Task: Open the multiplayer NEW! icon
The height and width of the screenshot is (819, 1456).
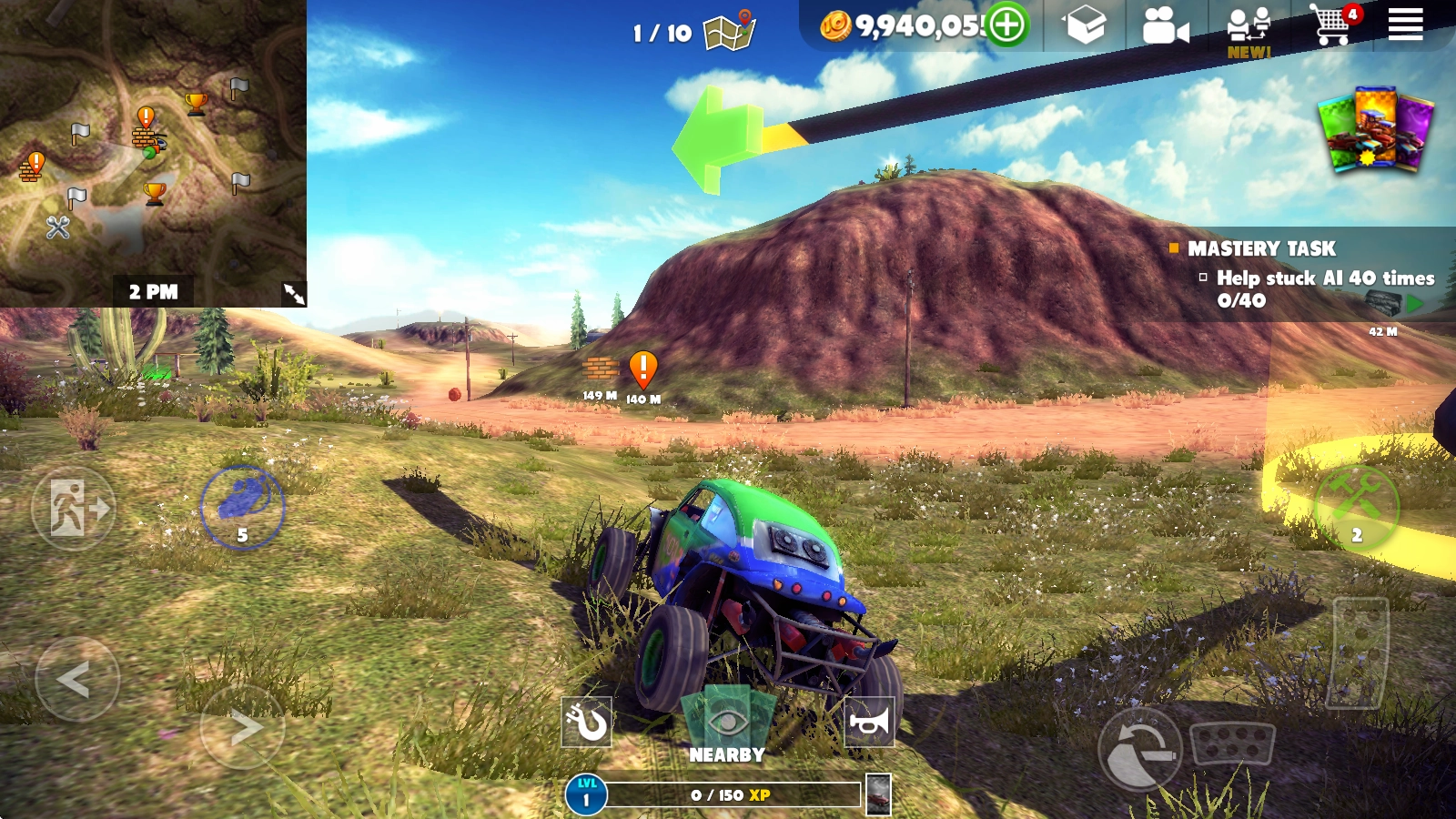Action: point(1249,31)
